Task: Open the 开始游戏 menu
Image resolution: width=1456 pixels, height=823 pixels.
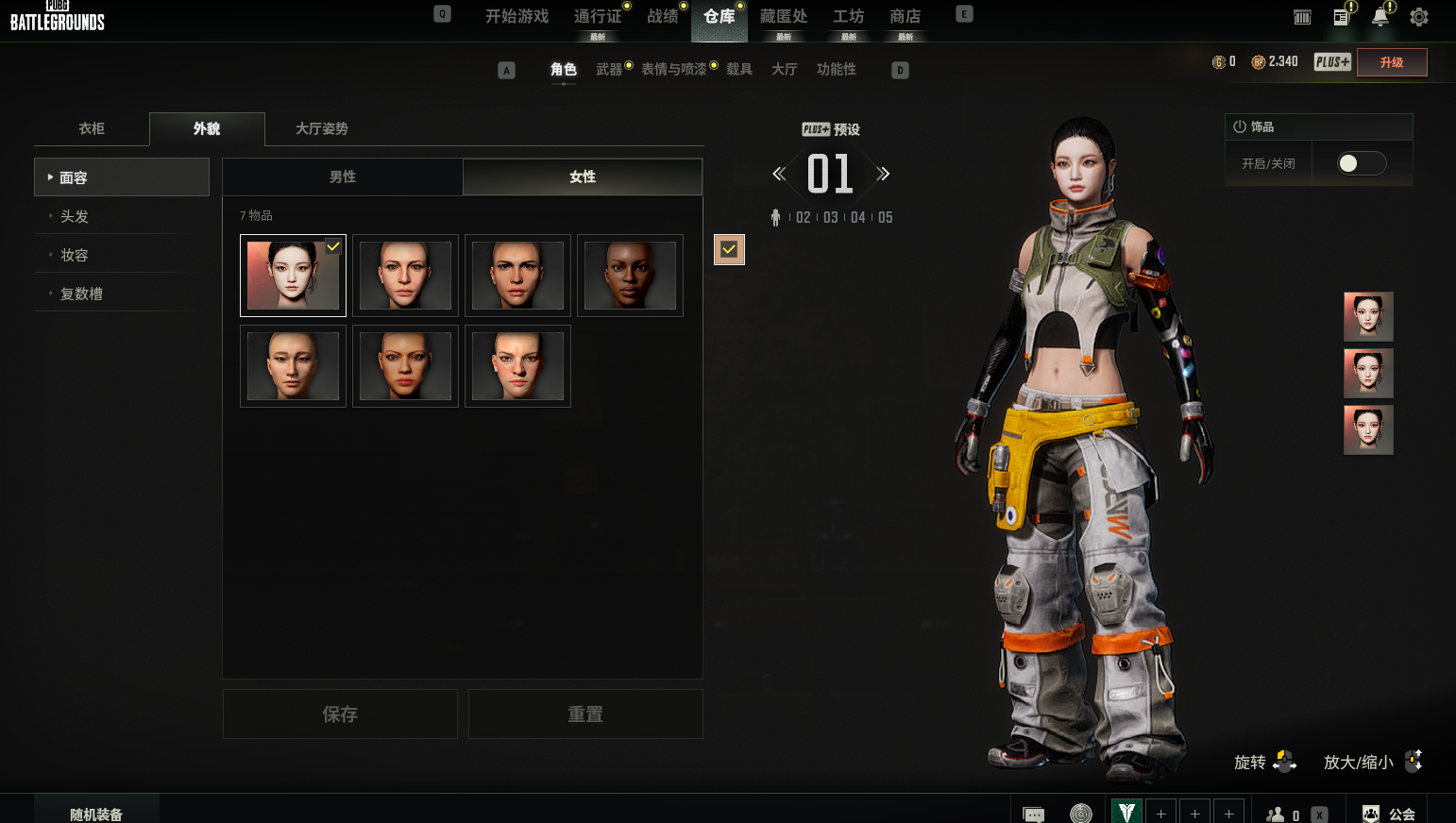Action: [x=516, y=17]
